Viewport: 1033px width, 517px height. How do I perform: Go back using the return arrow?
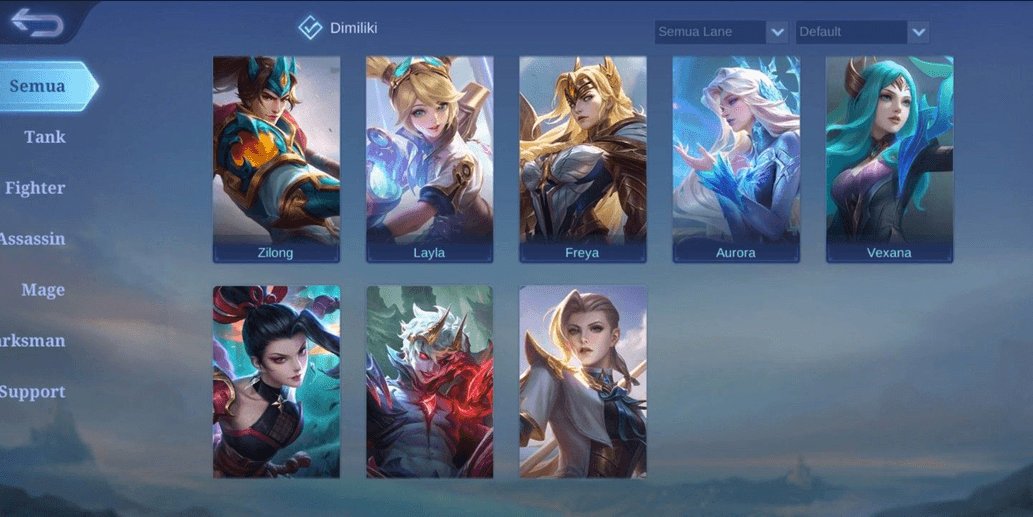tap(37, 23)
